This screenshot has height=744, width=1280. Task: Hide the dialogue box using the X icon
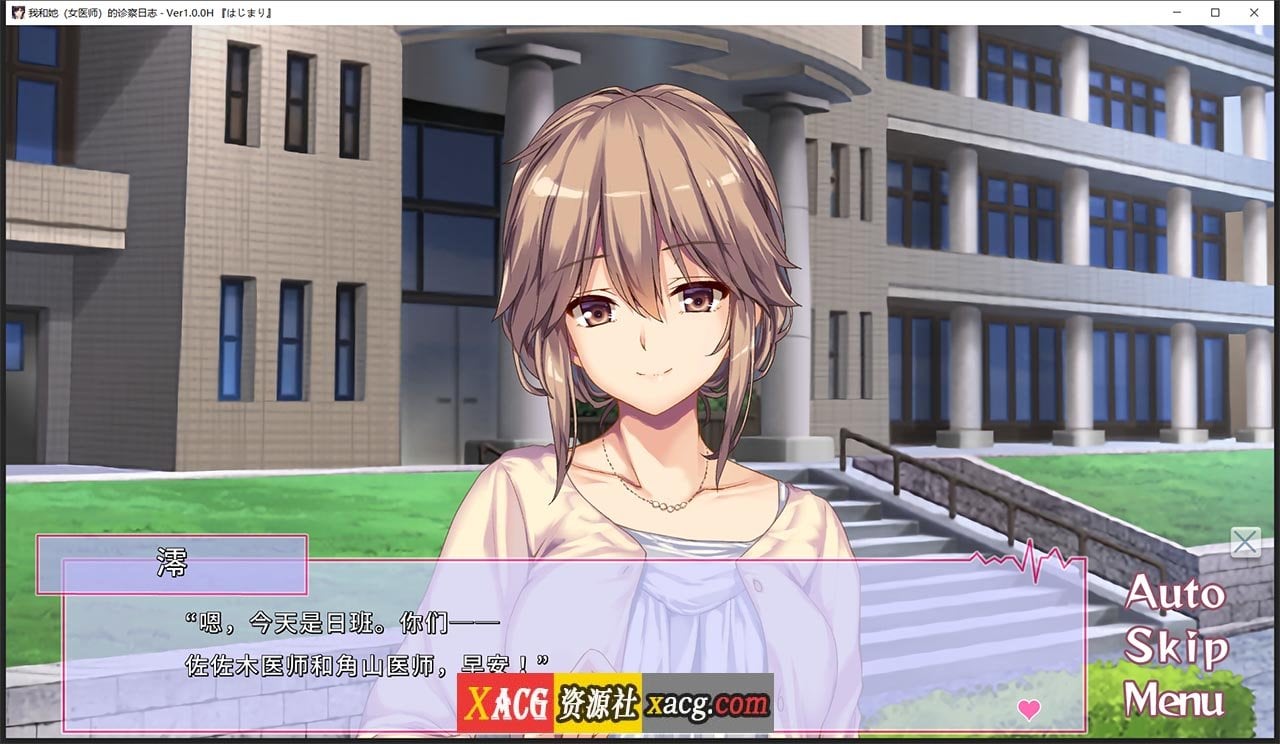[x=1245, y=542]
